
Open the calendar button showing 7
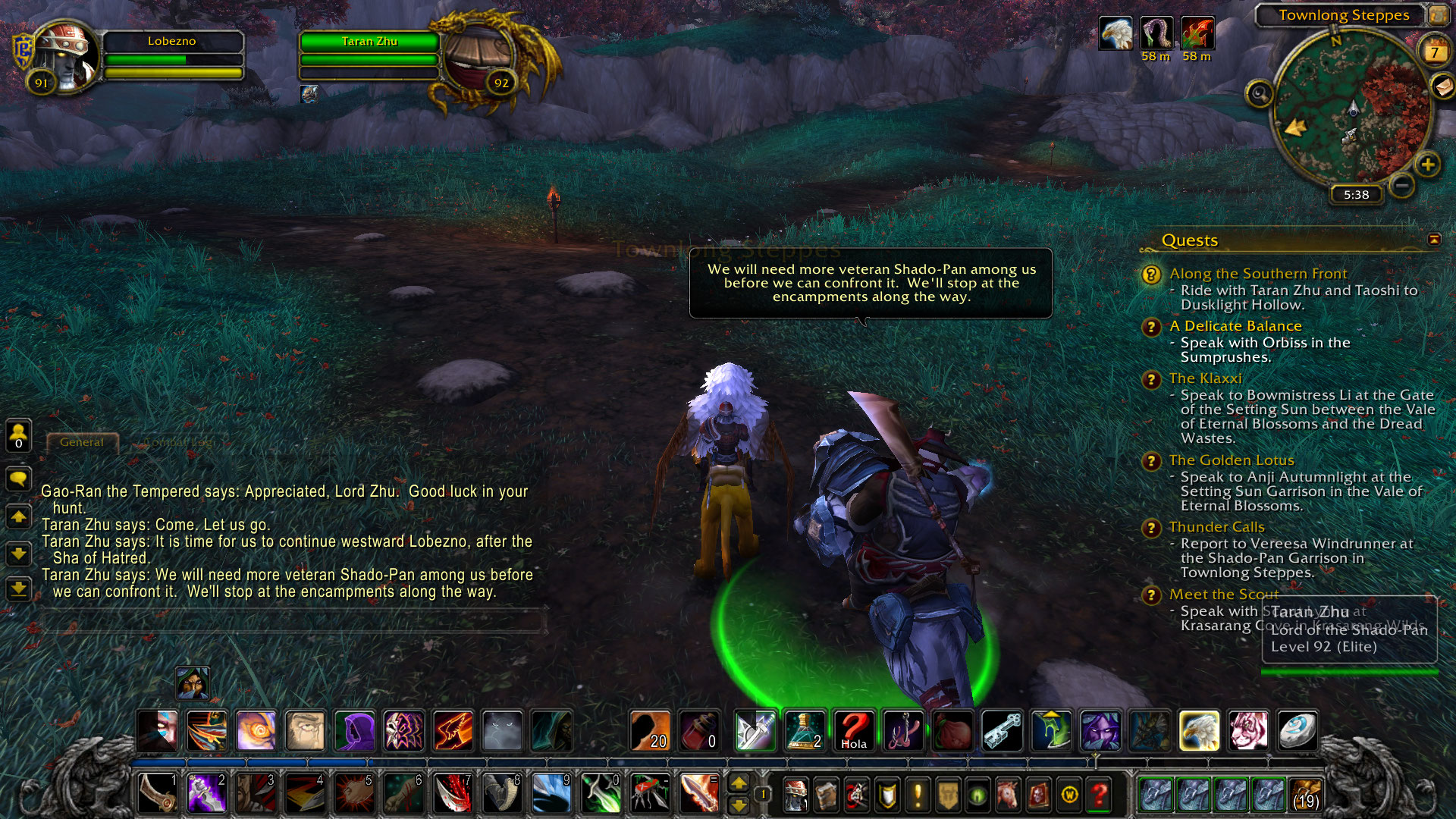tap(1433, 52)
